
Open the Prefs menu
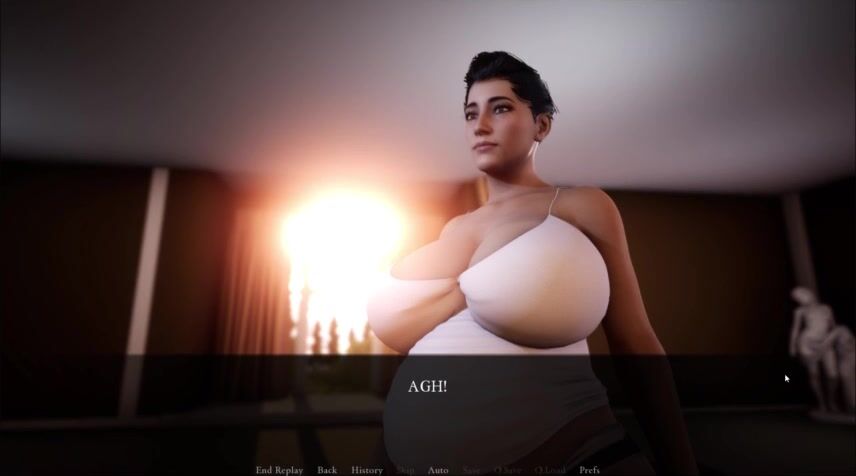click(590, 470)
